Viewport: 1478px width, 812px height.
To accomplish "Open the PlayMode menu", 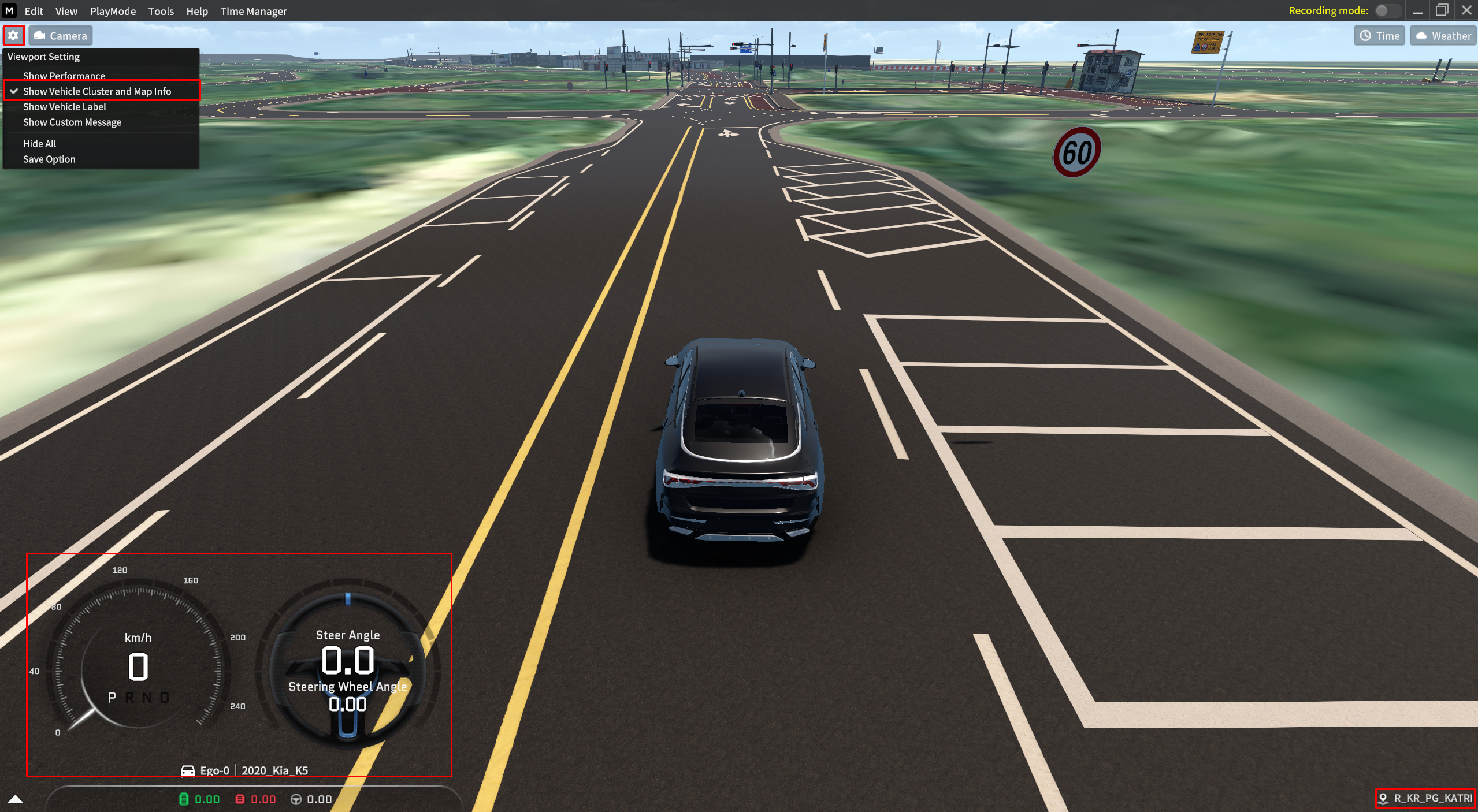I will 113,11.
